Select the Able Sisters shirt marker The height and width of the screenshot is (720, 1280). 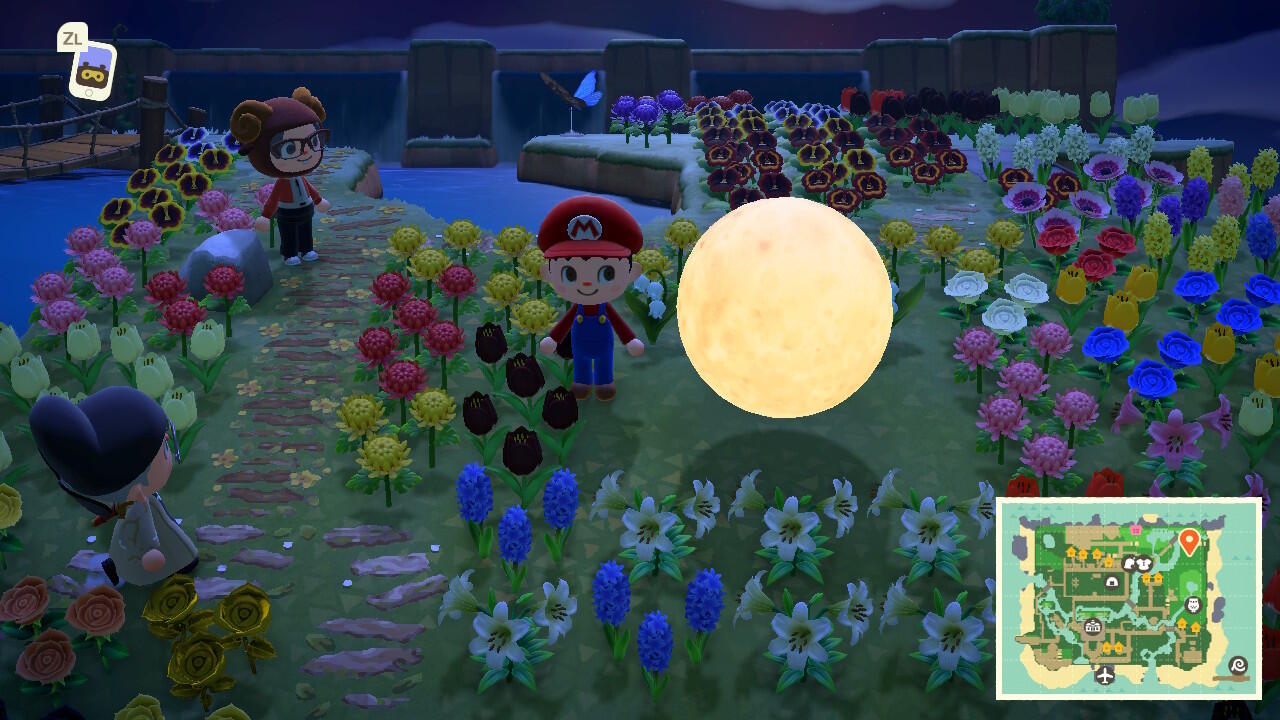coord(1145,564)
